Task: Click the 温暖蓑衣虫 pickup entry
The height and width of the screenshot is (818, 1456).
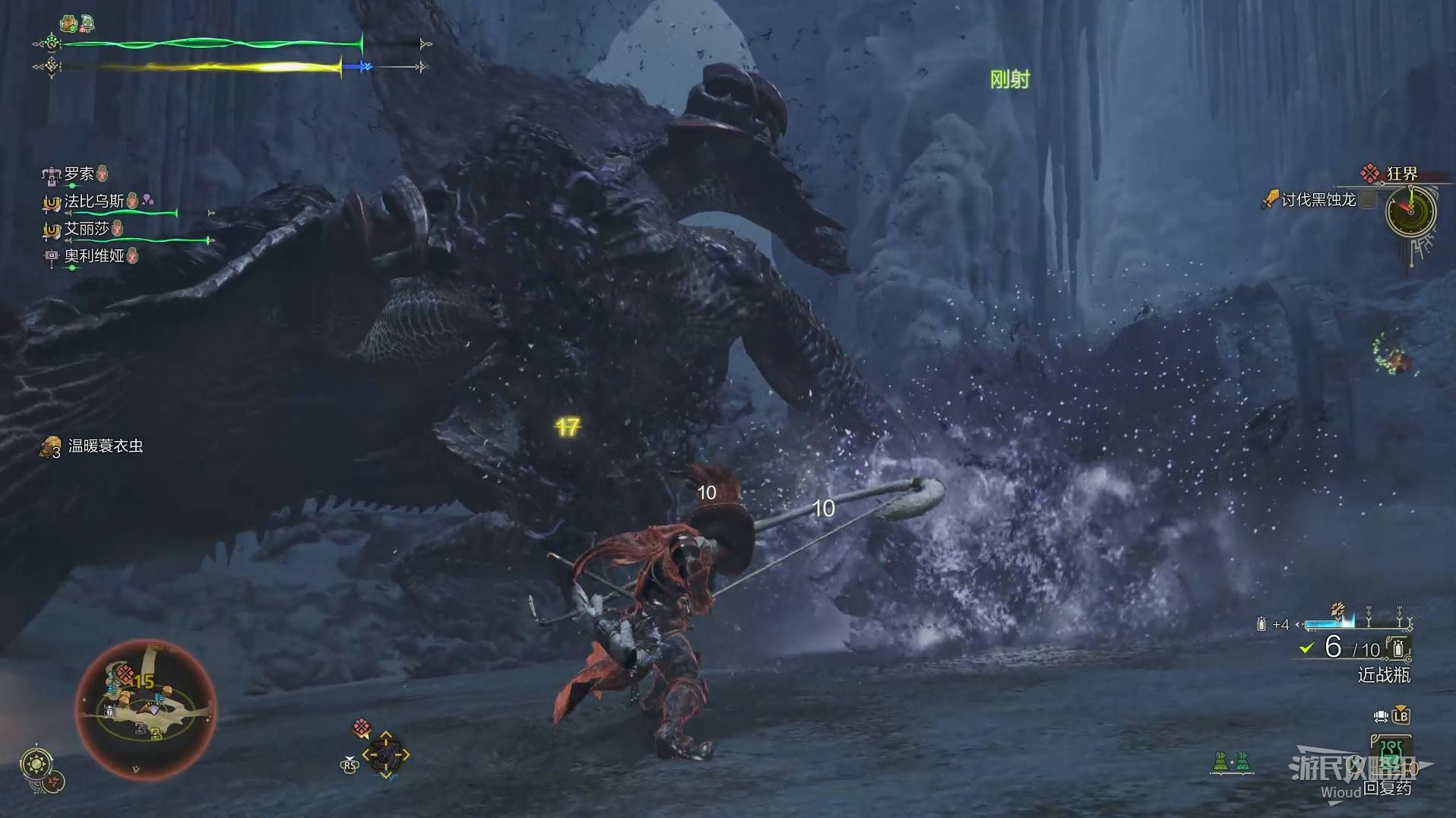Action: pyautogui.click(x=105, y=446)
